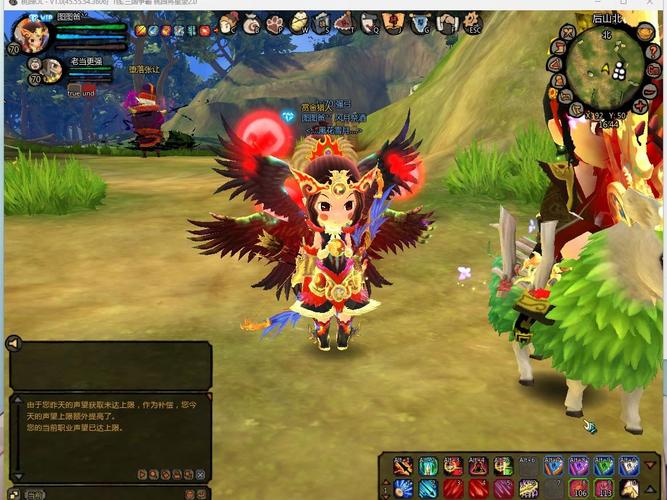Click the player character portrait
The height and width of the screenshot is (500, 667).
coord(32,34)
